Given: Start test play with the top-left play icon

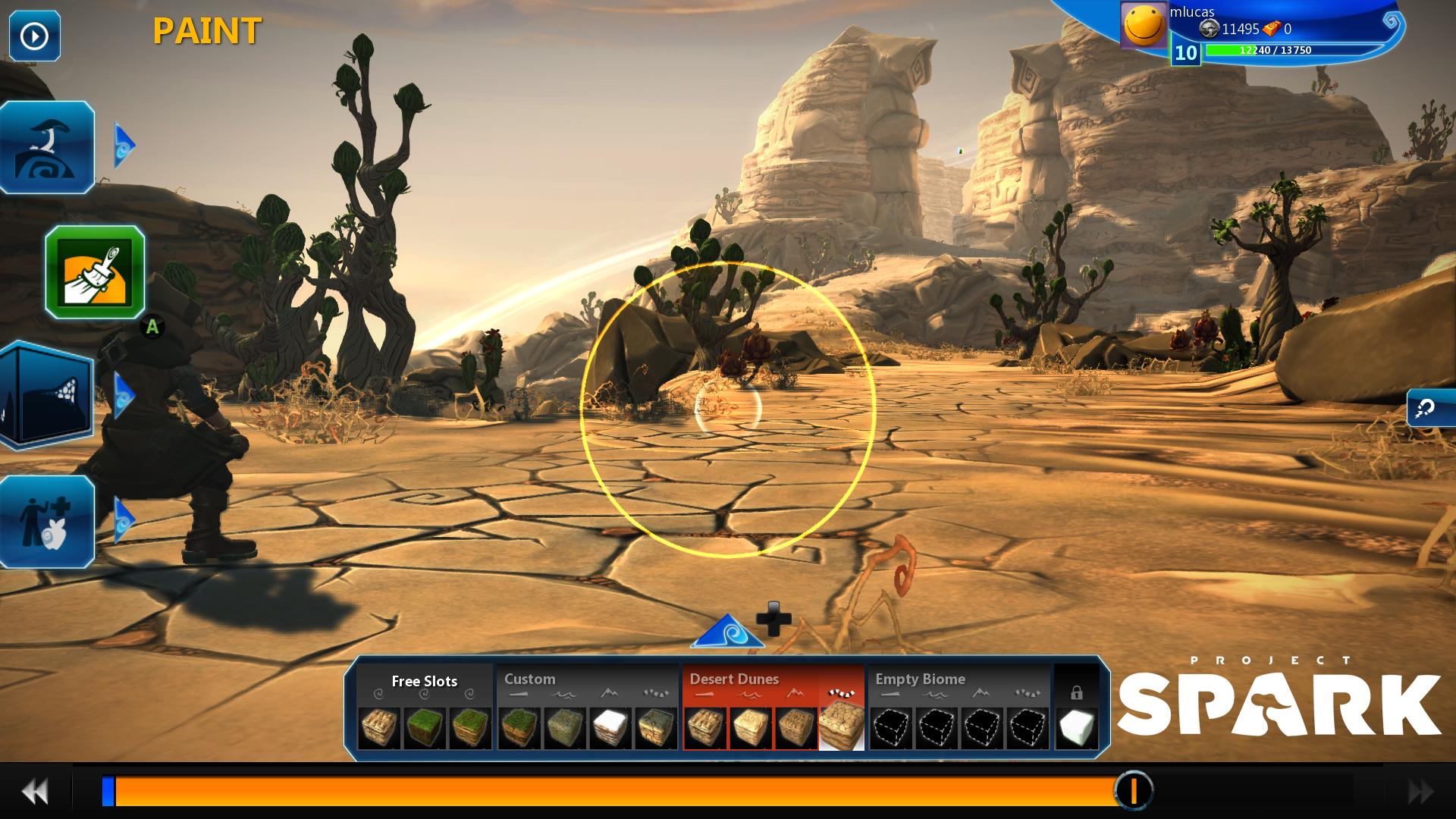Looking at the screenshot, I should 33,34.
